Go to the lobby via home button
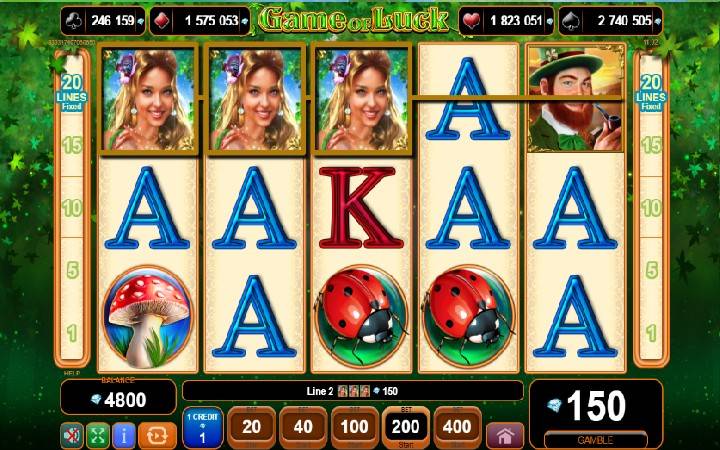This screenshot has height=450, width=720. (505, 435)
